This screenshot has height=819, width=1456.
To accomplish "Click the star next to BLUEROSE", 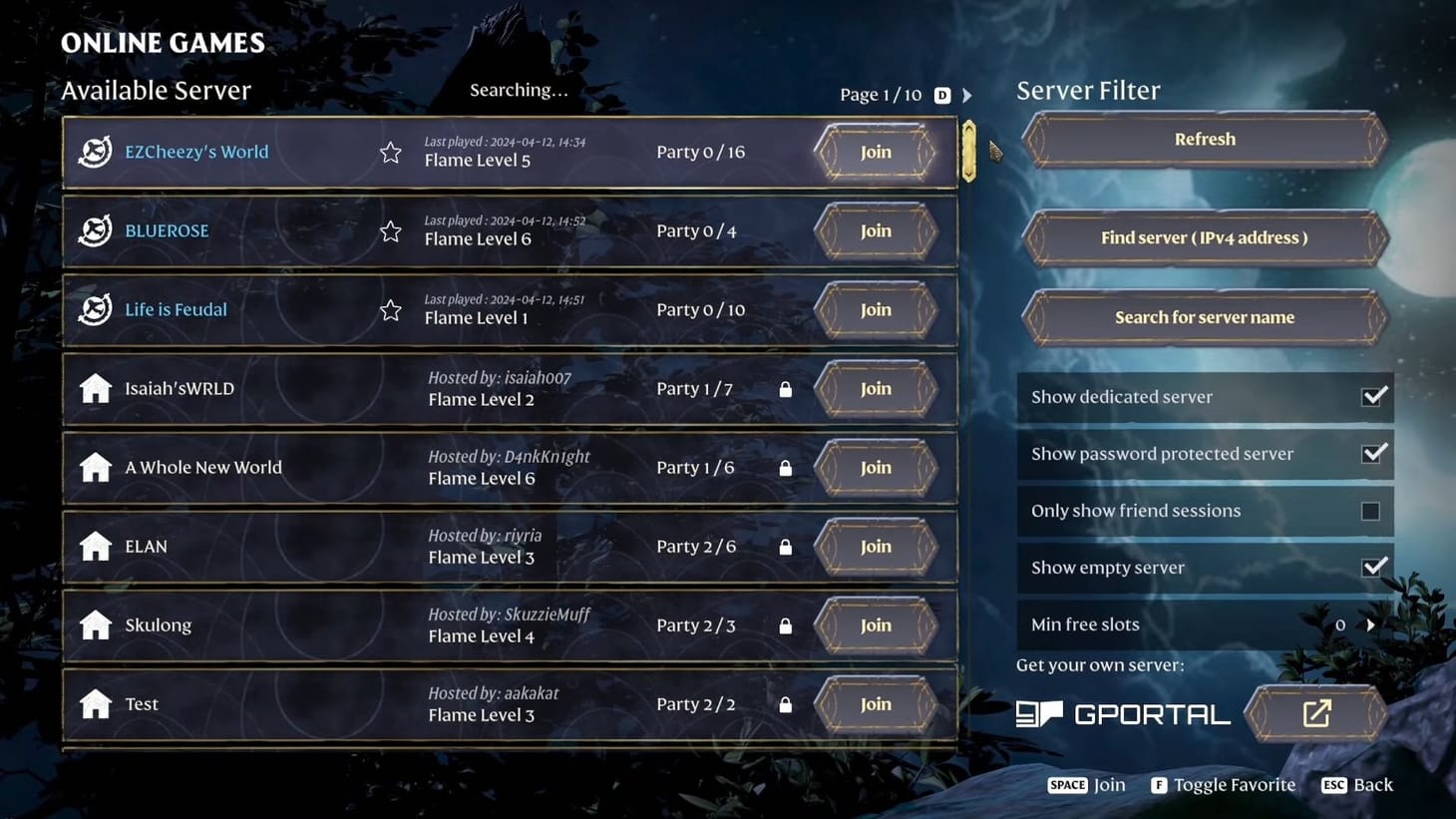I will (x=390, y=229).
